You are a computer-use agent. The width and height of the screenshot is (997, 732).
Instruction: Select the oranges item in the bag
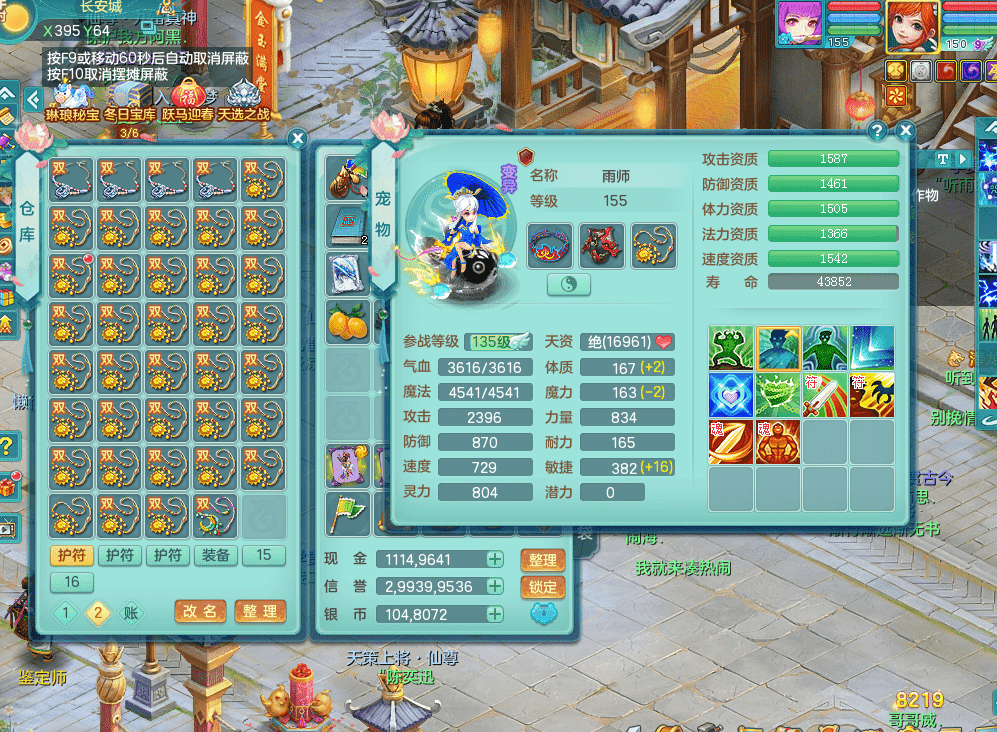click(346, 322)
